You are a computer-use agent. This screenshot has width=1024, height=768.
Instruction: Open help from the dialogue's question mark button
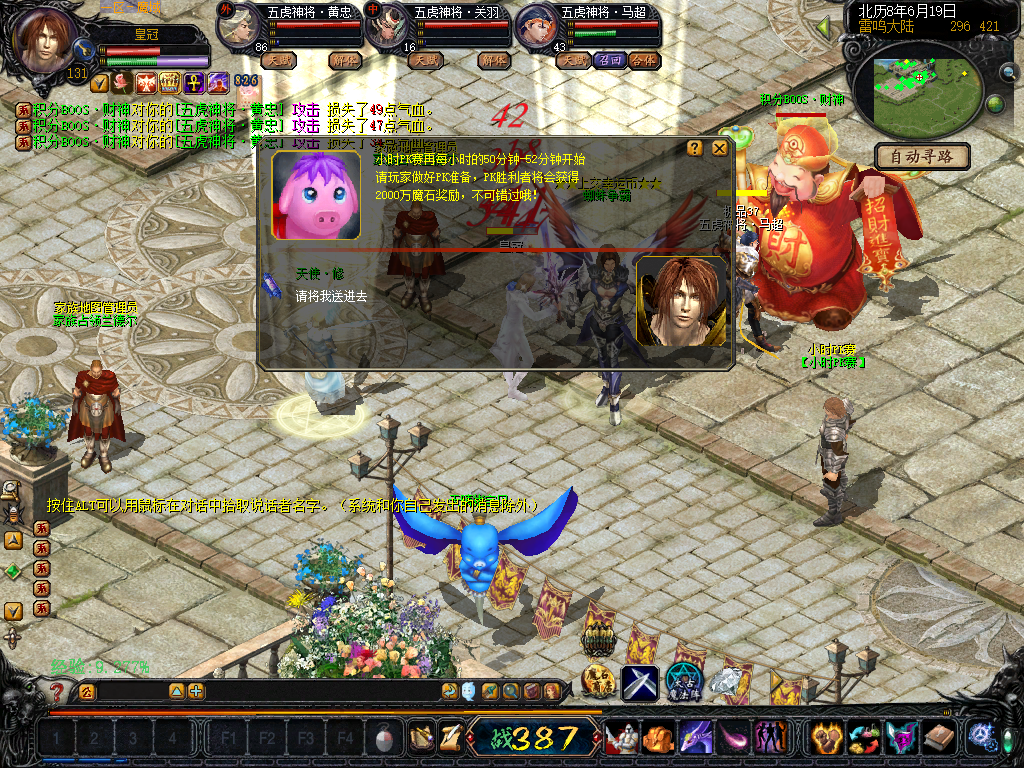coord(695,149)
